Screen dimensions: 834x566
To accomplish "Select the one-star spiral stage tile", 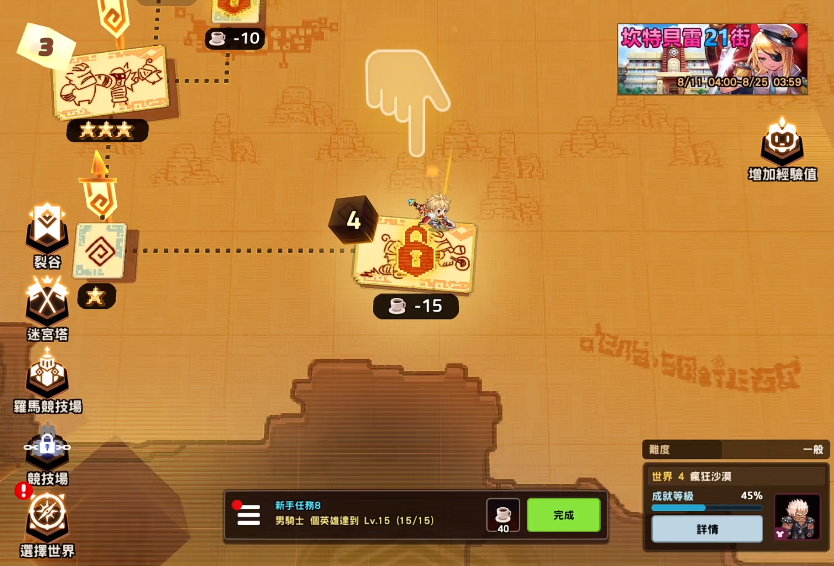I will [x=100, y=250].
